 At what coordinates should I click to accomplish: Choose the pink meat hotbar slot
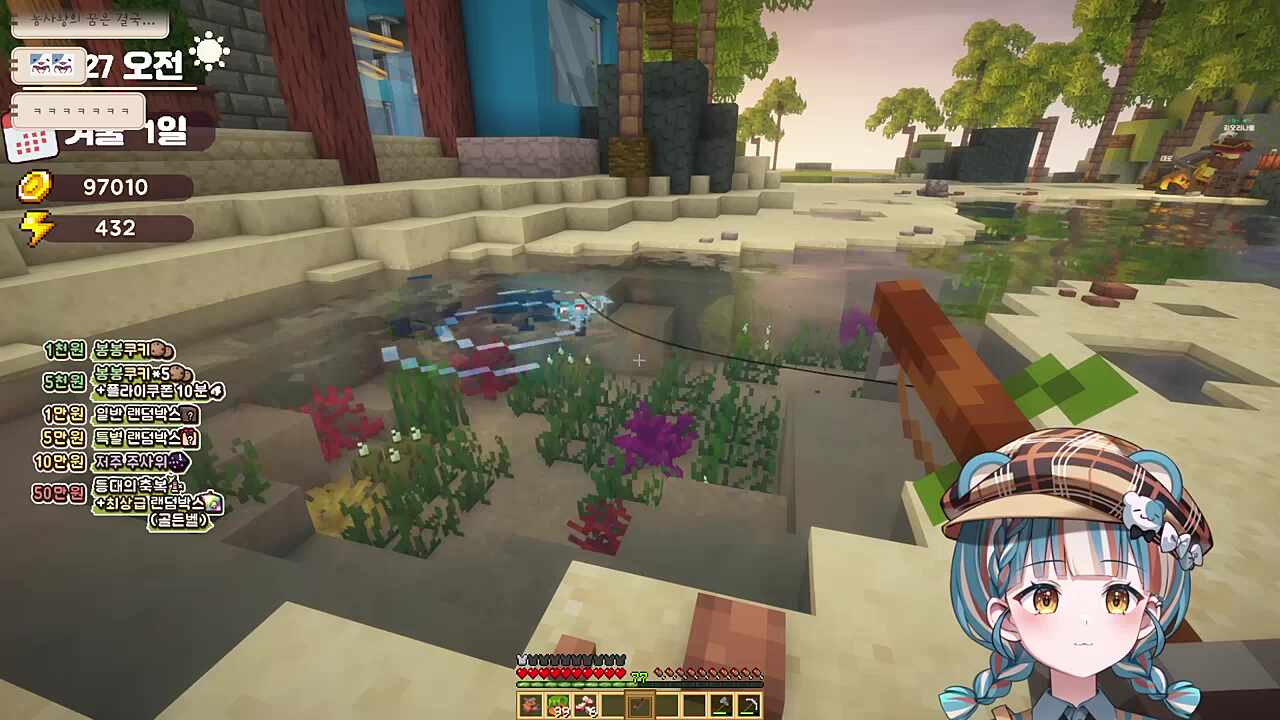pos(585,706)
